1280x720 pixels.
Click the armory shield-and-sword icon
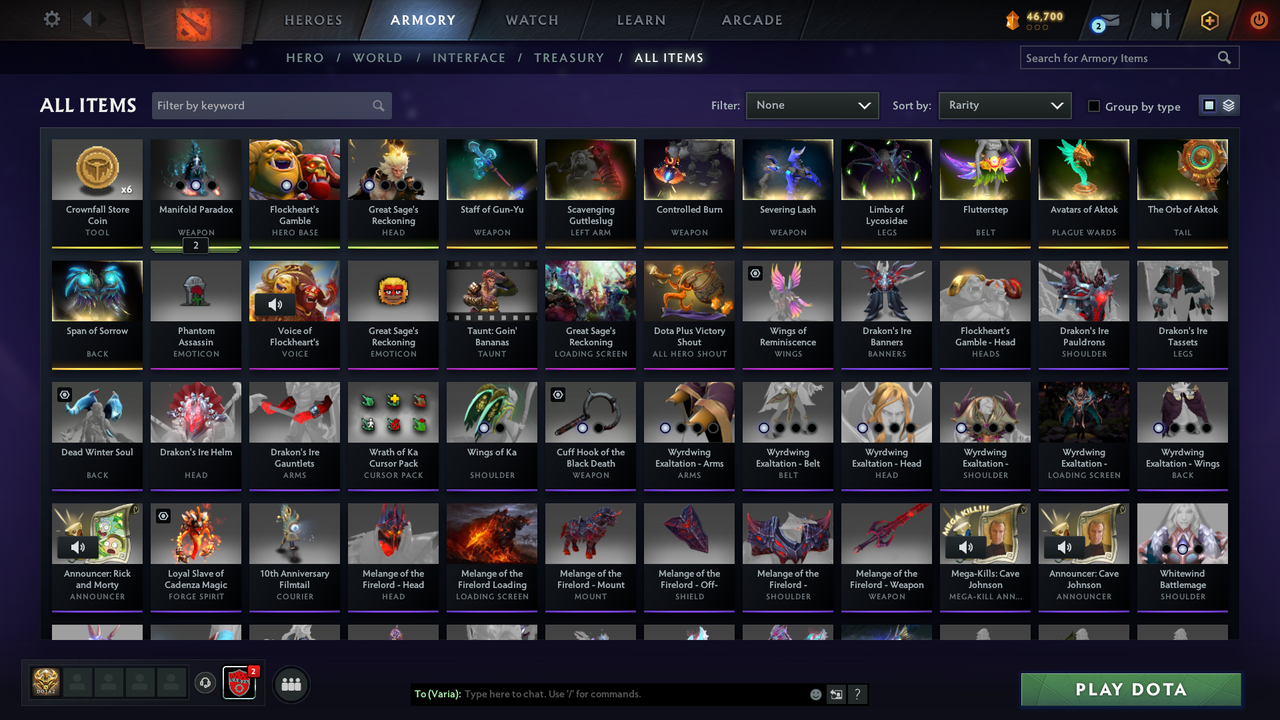coord(1162,19)
